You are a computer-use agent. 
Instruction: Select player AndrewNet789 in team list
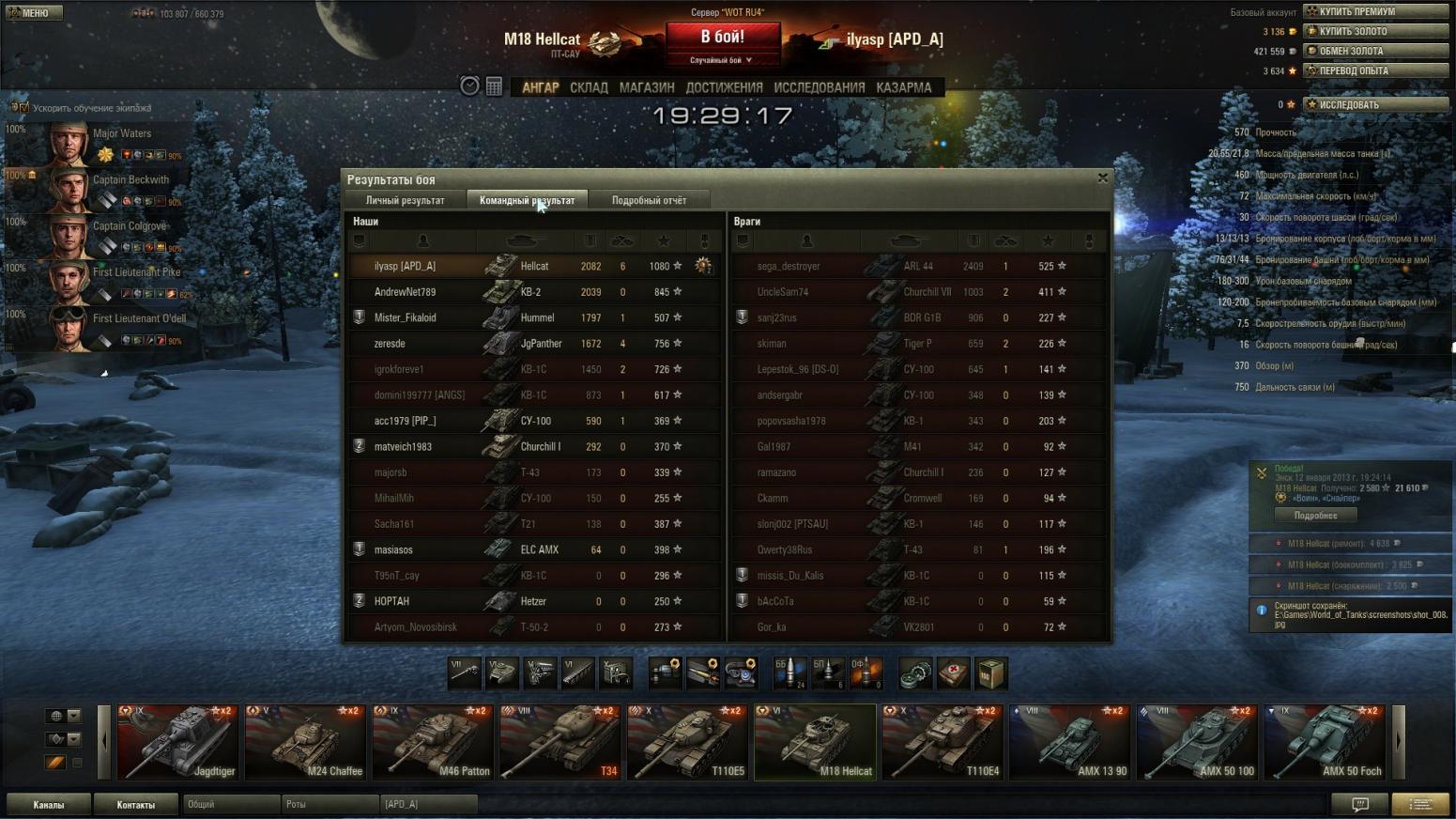point(405,292)
